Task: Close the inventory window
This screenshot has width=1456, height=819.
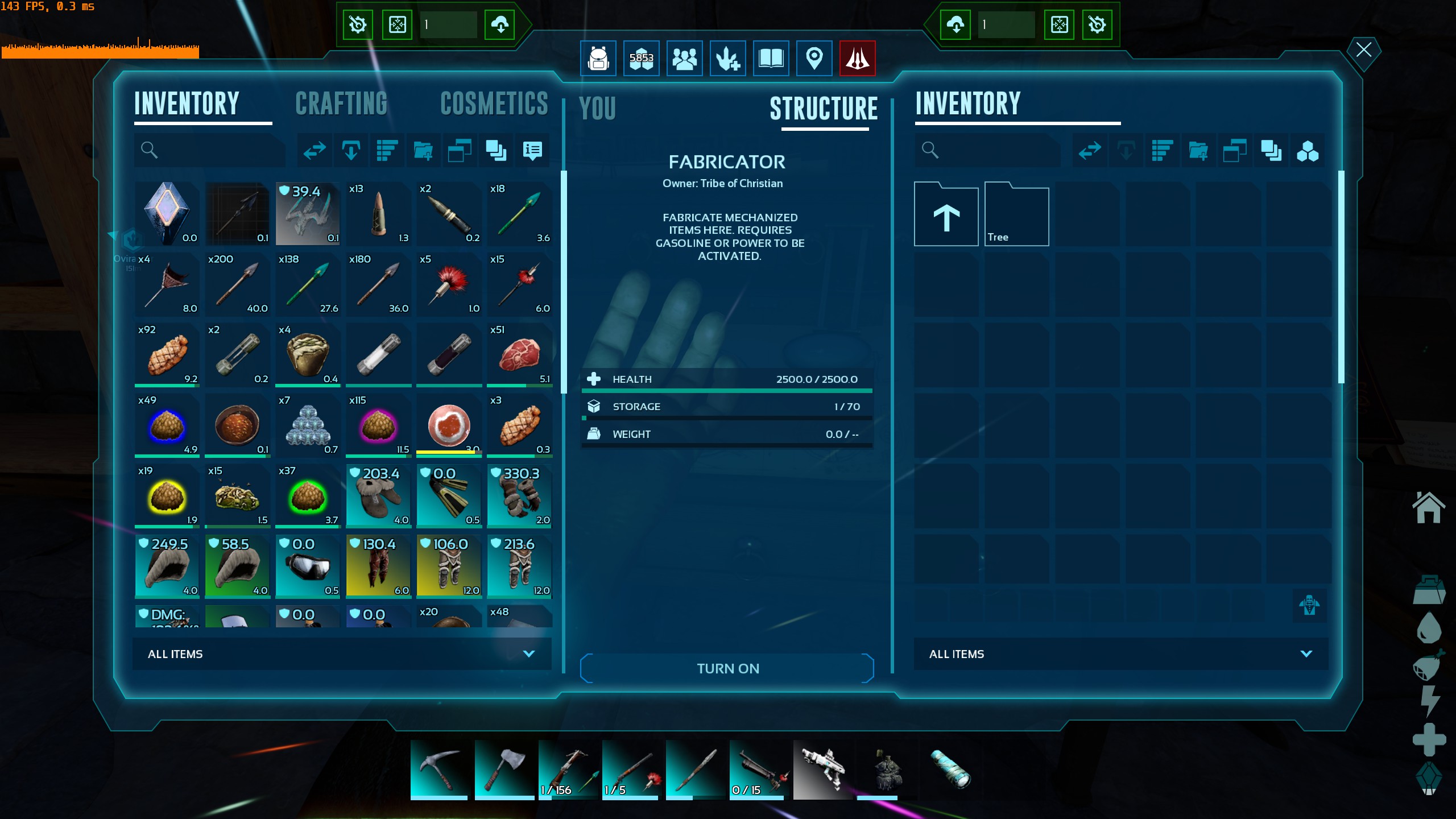Action: point(1363,50)
